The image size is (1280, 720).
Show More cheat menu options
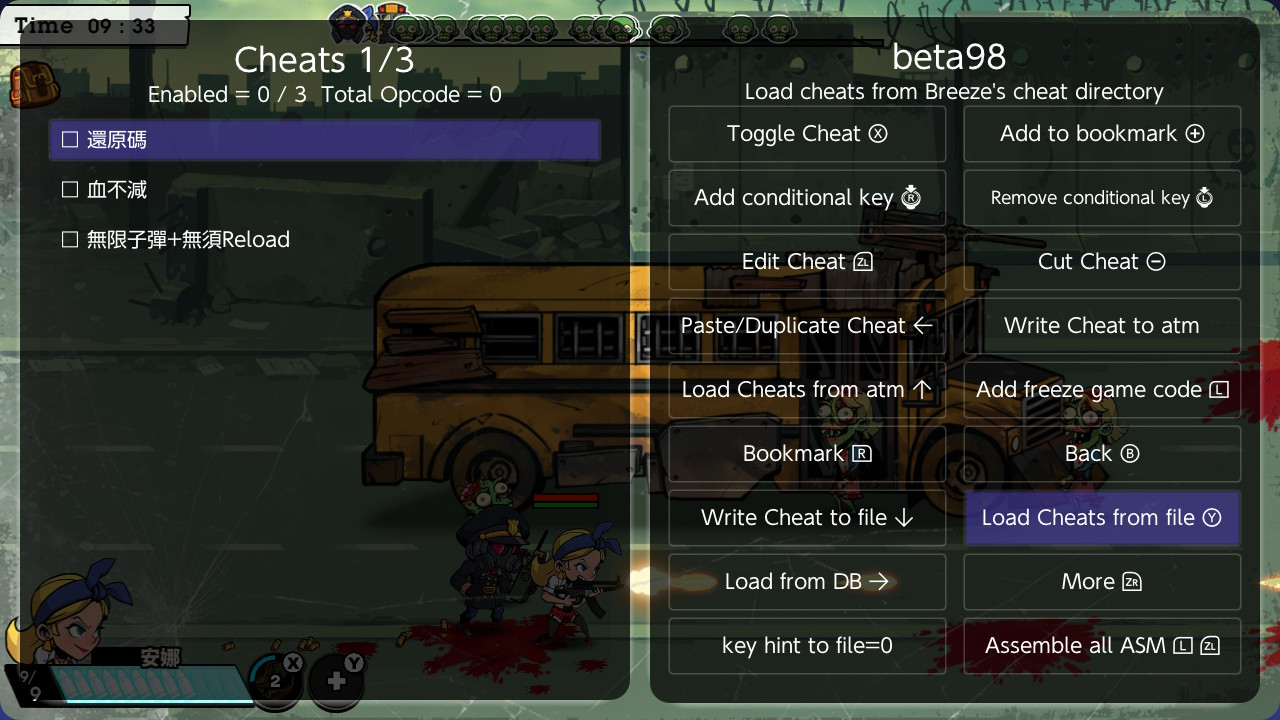pos(1102,582)
